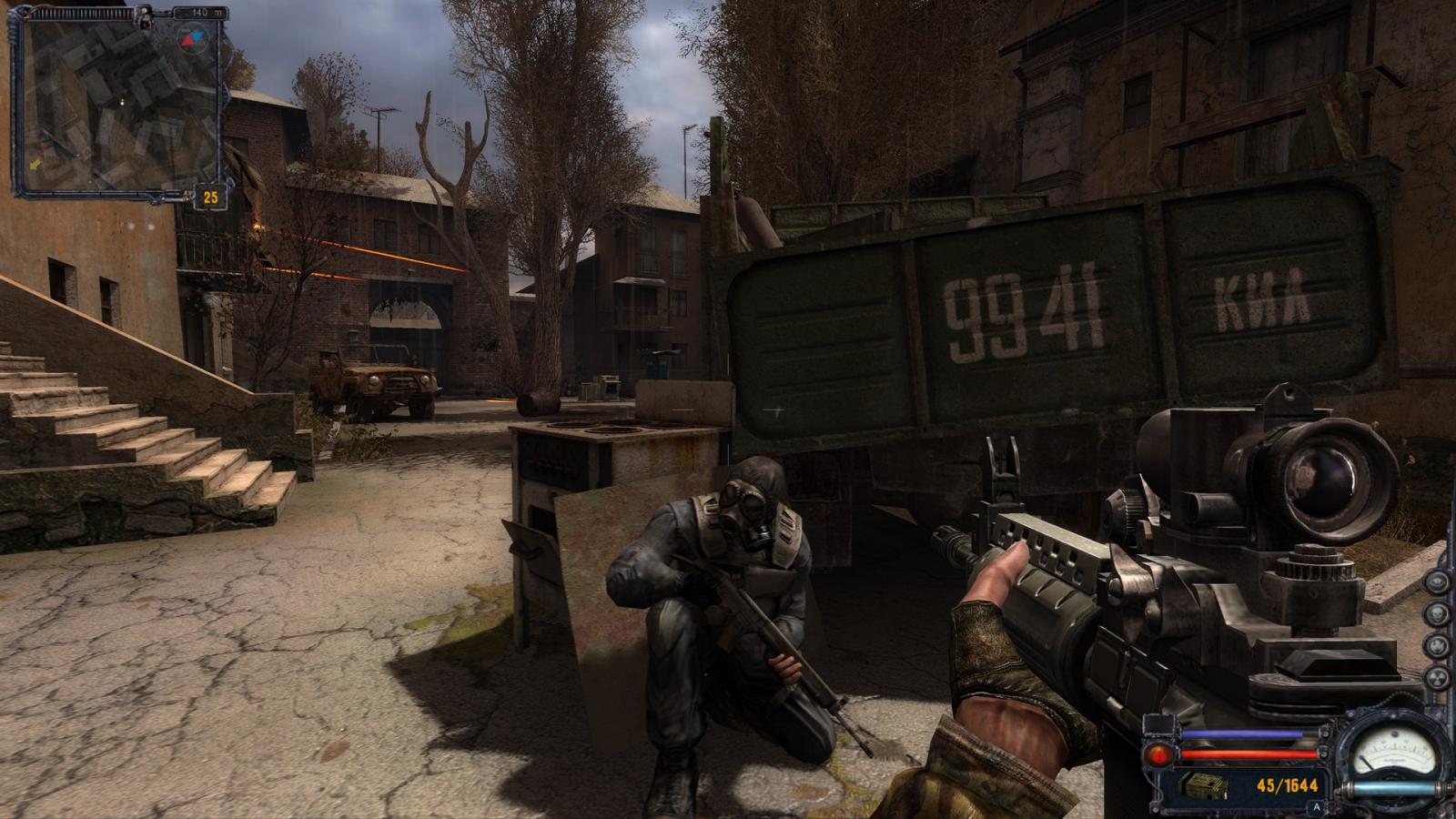The height and width of the screenshot is (819, 1456).
Task: Select the eye status icon
Action: (1437, 581)
